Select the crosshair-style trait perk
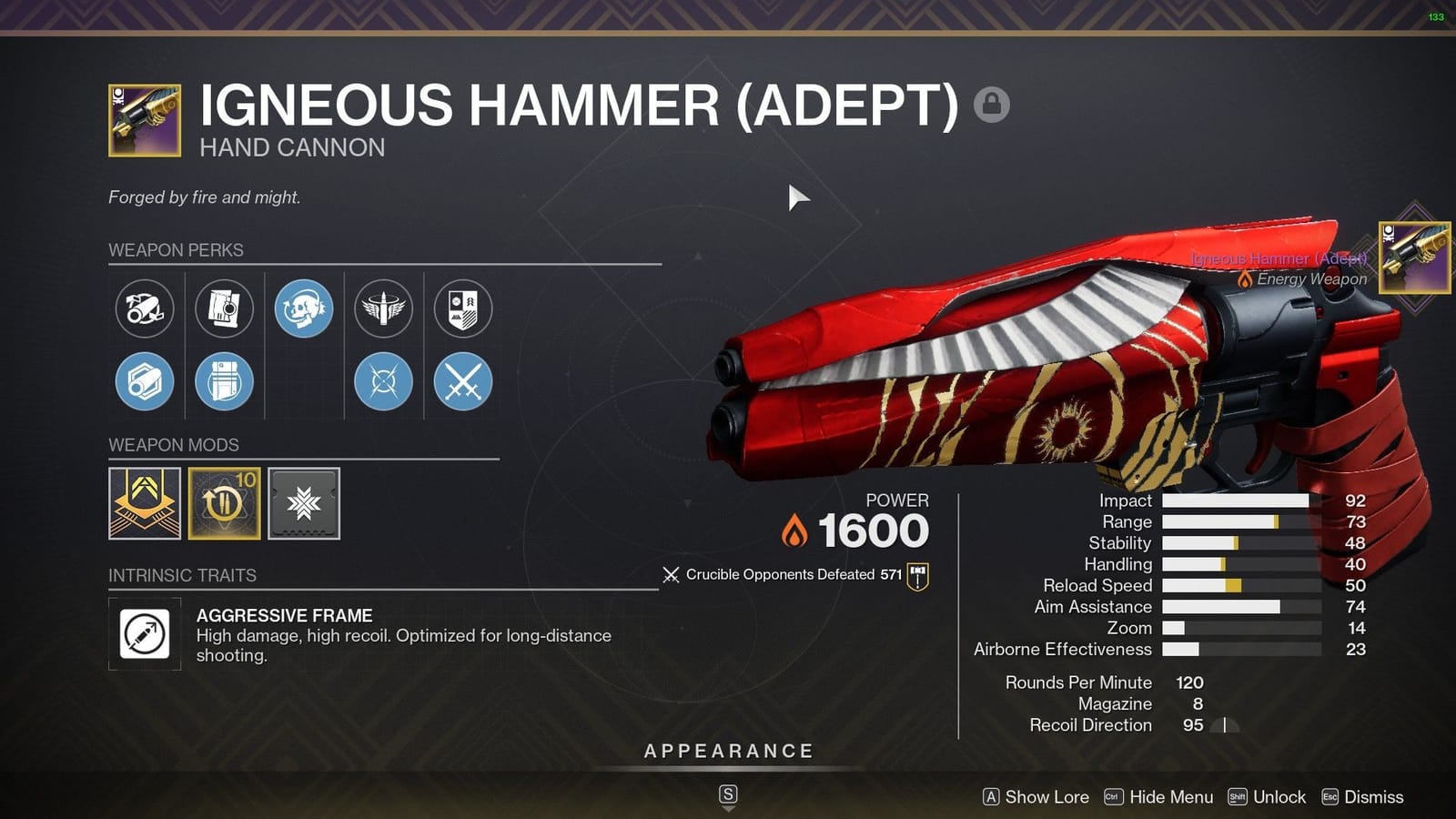1456x819 pixels. point(383,382)
